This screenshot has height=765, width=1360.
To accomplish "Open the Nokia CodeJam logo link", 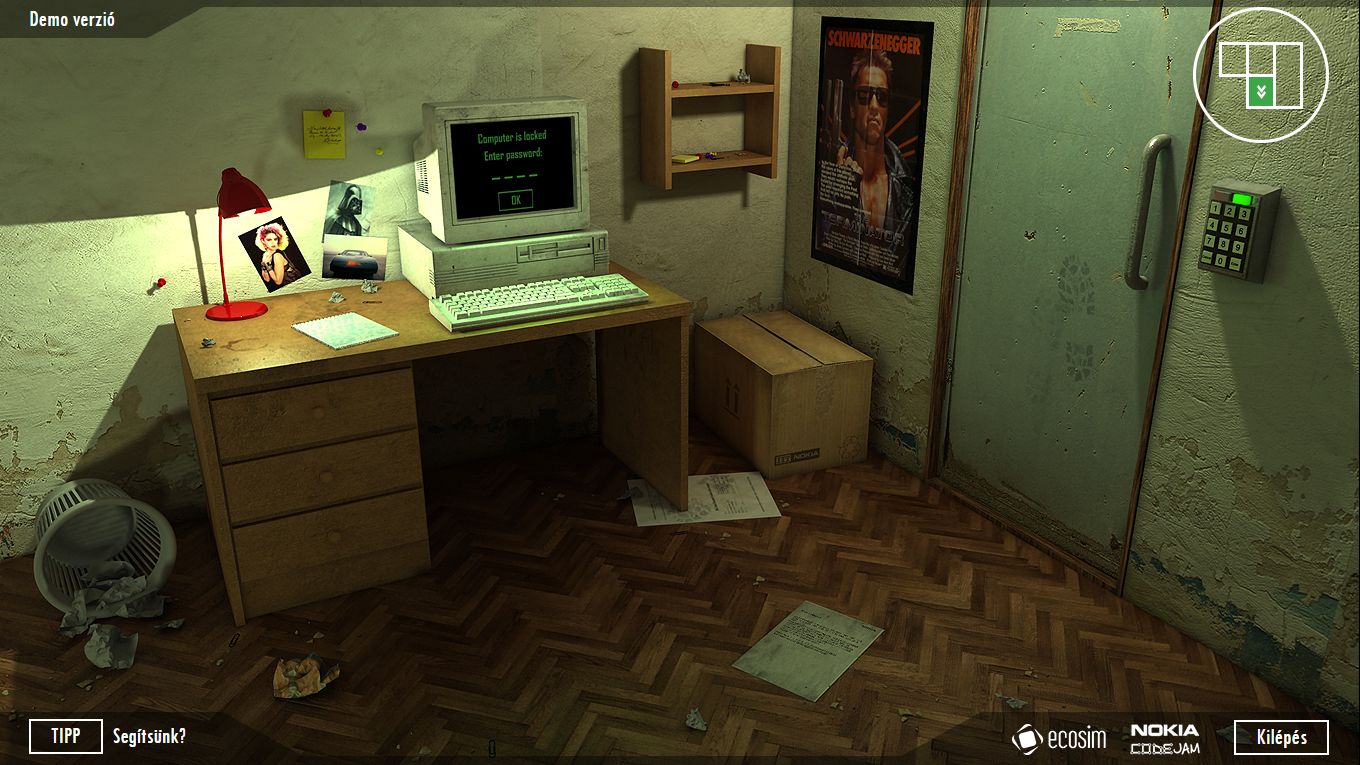I will pos(1165,738).
